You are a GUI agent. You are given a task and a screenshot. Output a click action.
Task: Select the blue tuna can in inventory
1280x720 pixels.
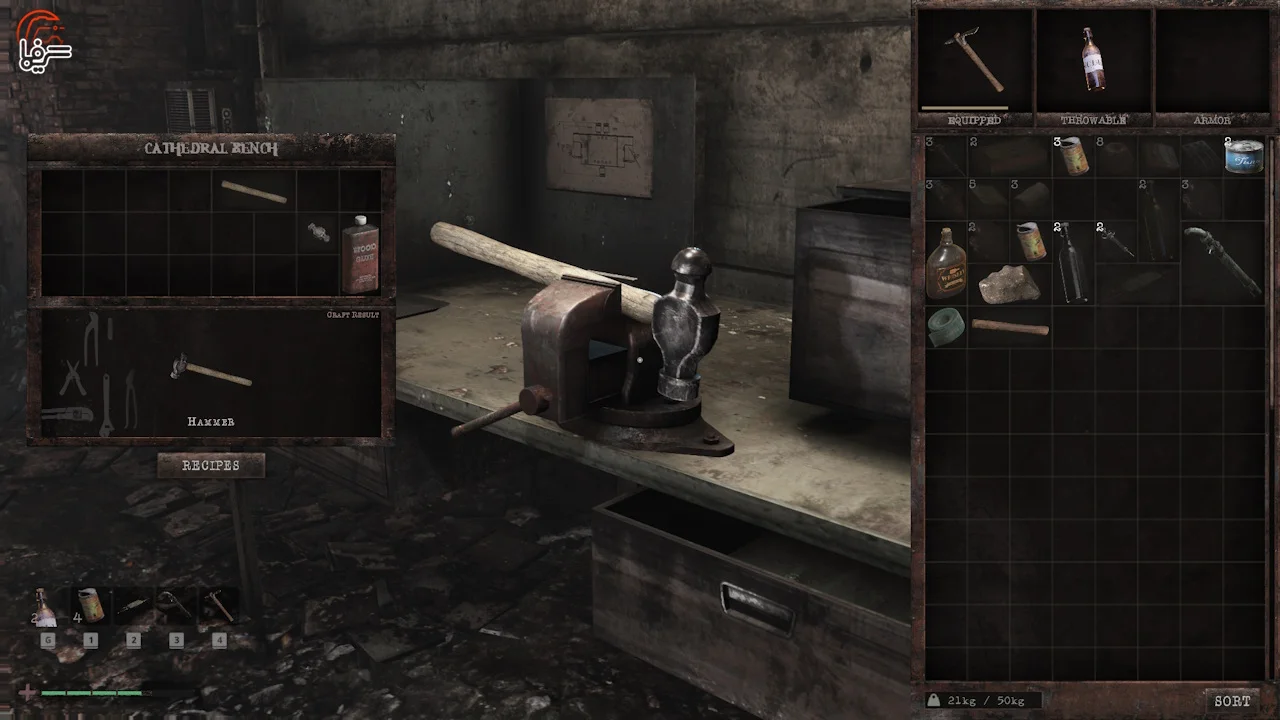point(1244,157)
